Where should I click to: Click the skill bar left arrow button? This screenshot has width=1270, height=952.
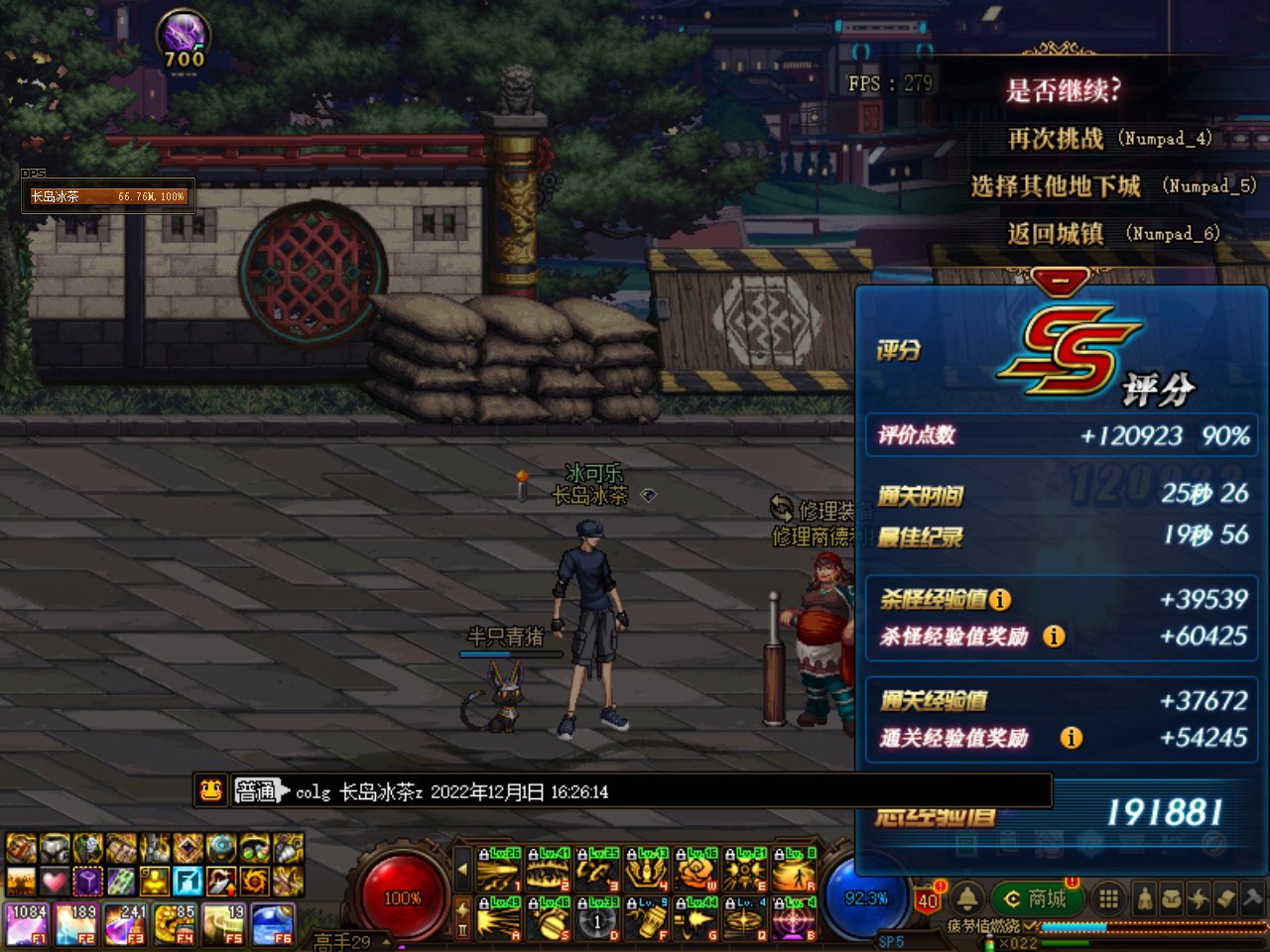(462, 870)
